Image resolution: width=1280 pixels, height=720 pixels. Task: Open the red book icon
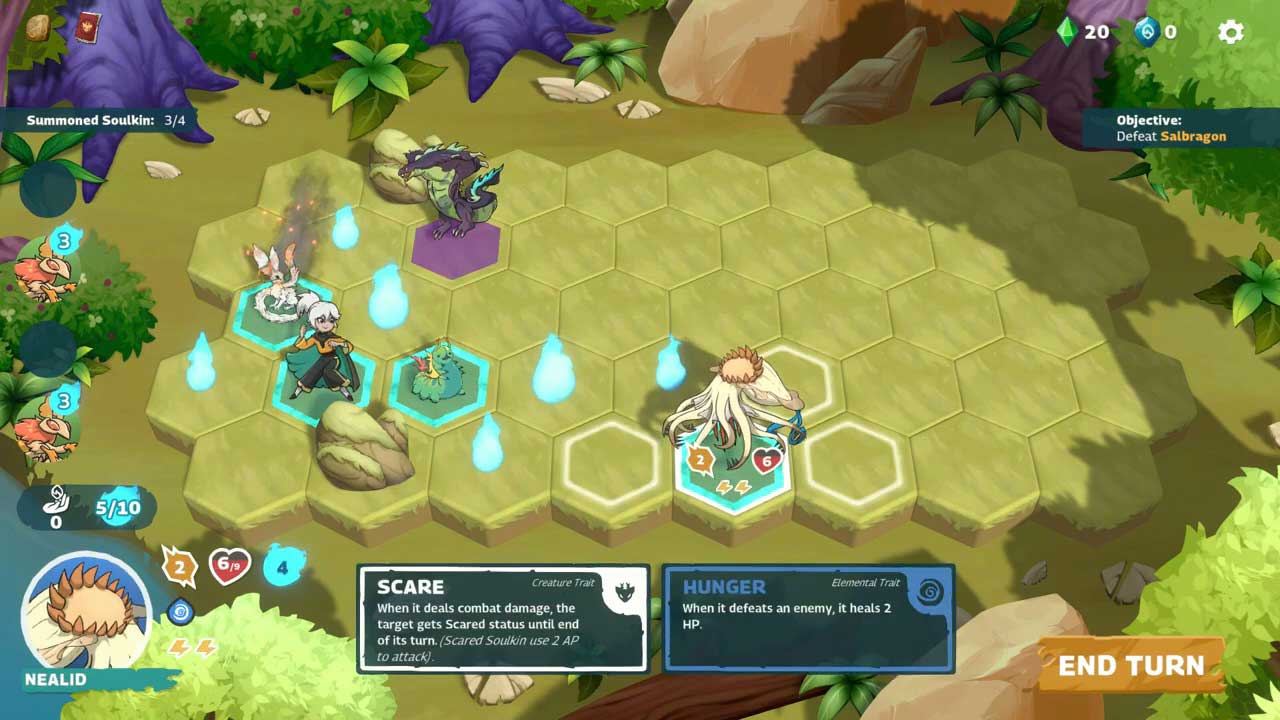pyautogui.click(x=87, y=27)
